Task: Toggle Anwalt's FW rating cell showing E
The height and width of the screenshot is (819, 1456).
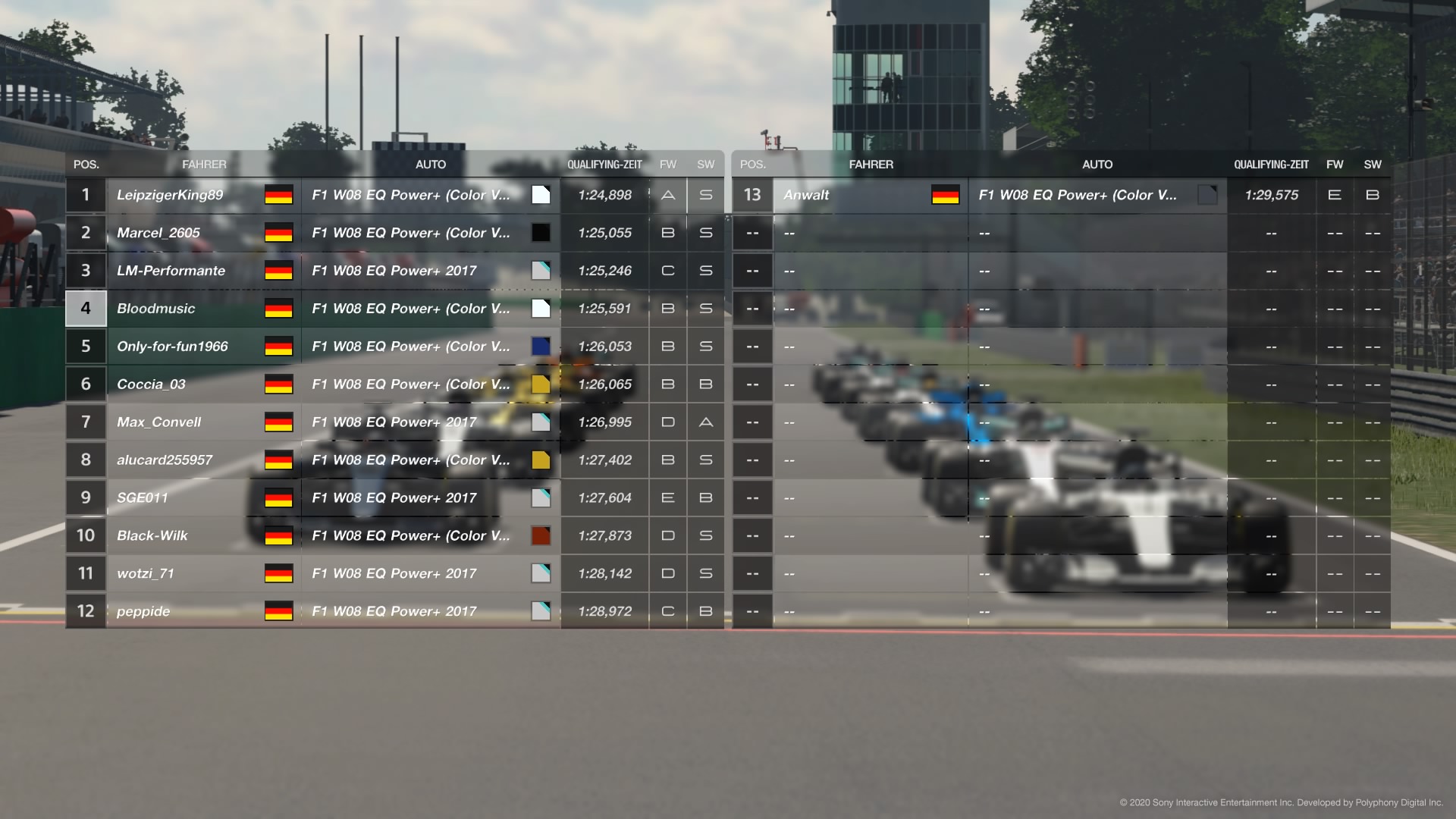Action: point(1335,195)
